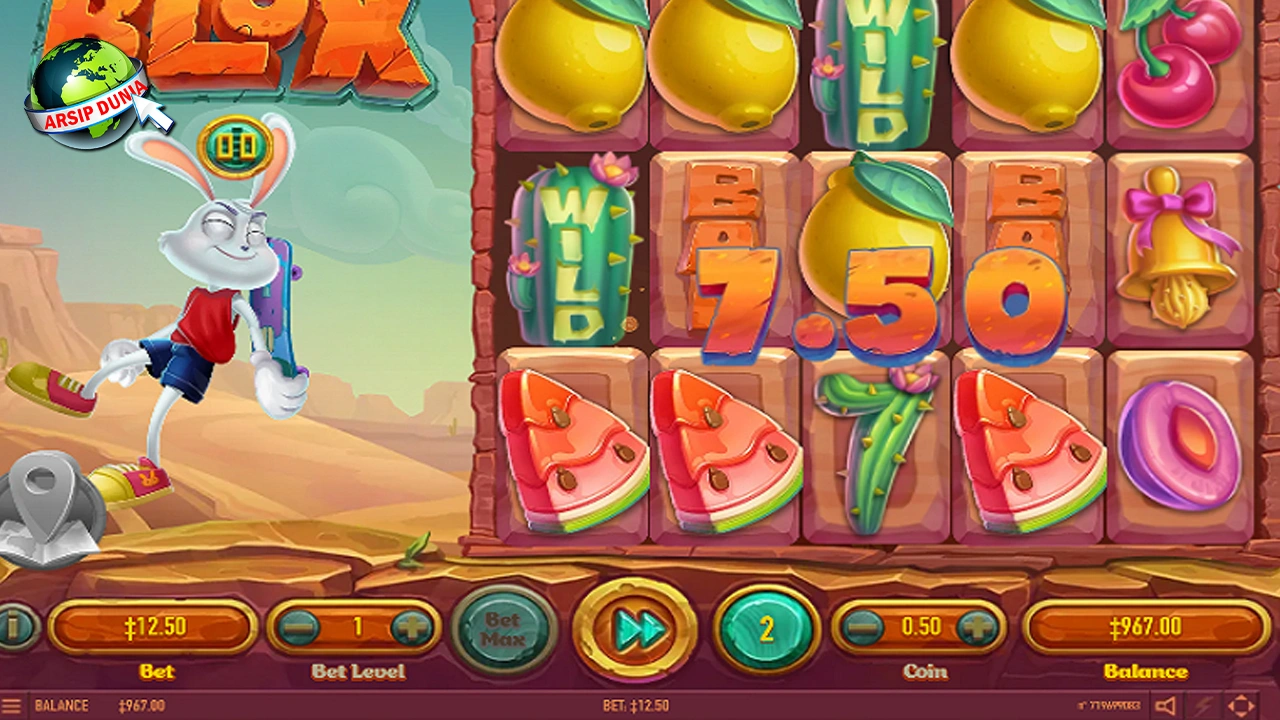Lower the Coin value with minus
The height and width of the screenshot is (720, 1280).
pos(862,628)
